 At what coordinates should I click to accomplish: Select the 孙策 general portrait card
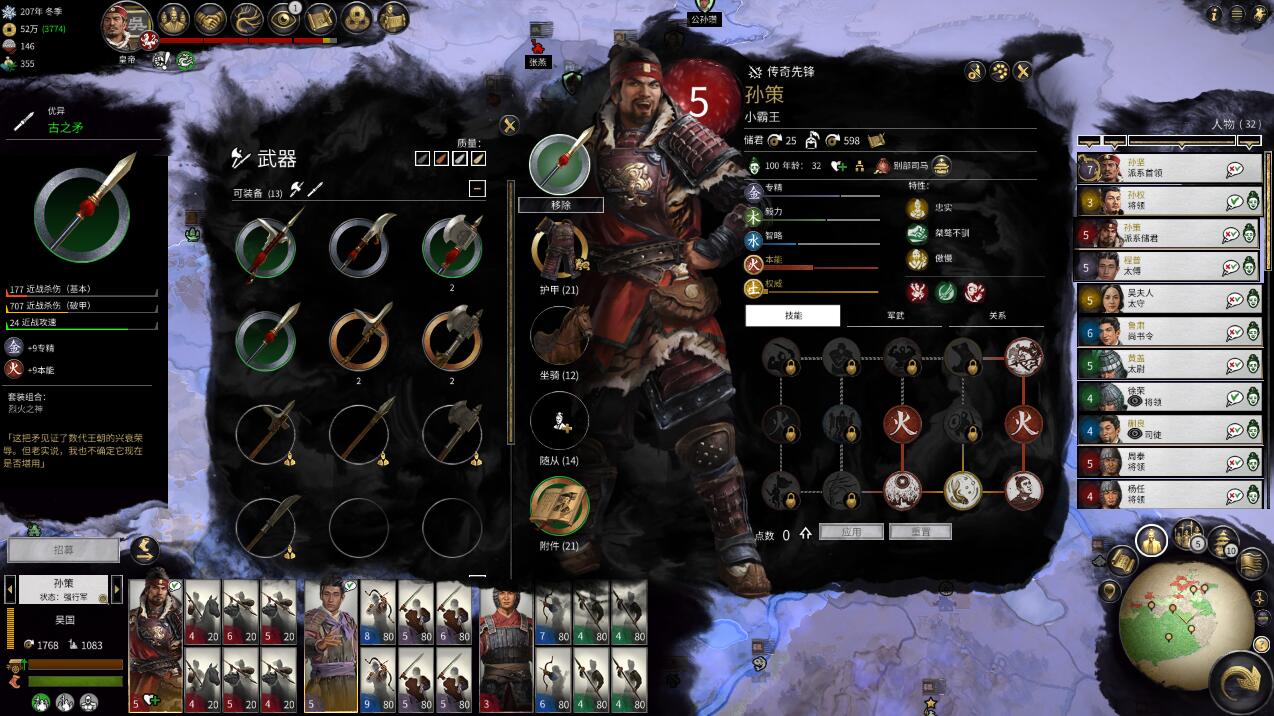tap(156, 640)
